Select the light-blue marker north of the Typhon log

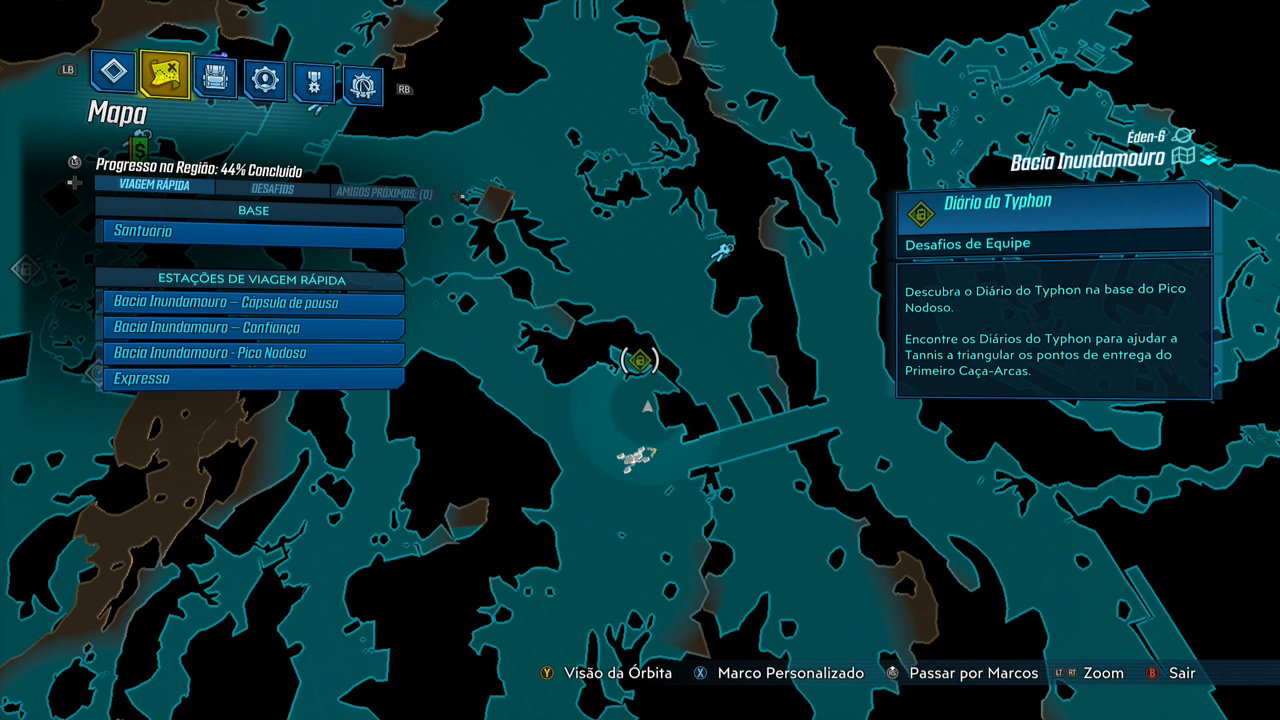point(722,249)
